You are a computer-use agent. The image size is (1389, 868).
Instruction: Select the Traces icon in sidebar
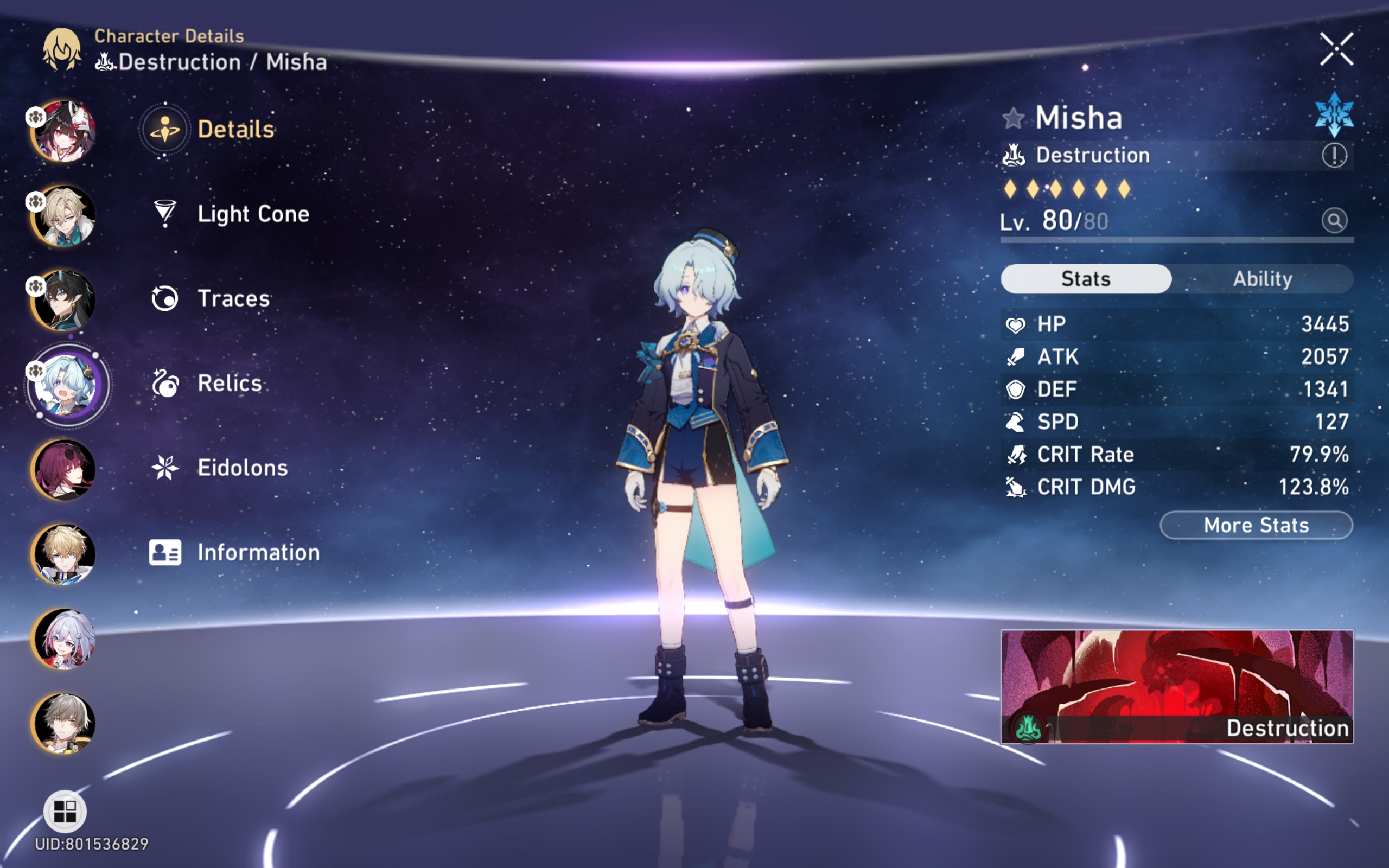[165, 298]
